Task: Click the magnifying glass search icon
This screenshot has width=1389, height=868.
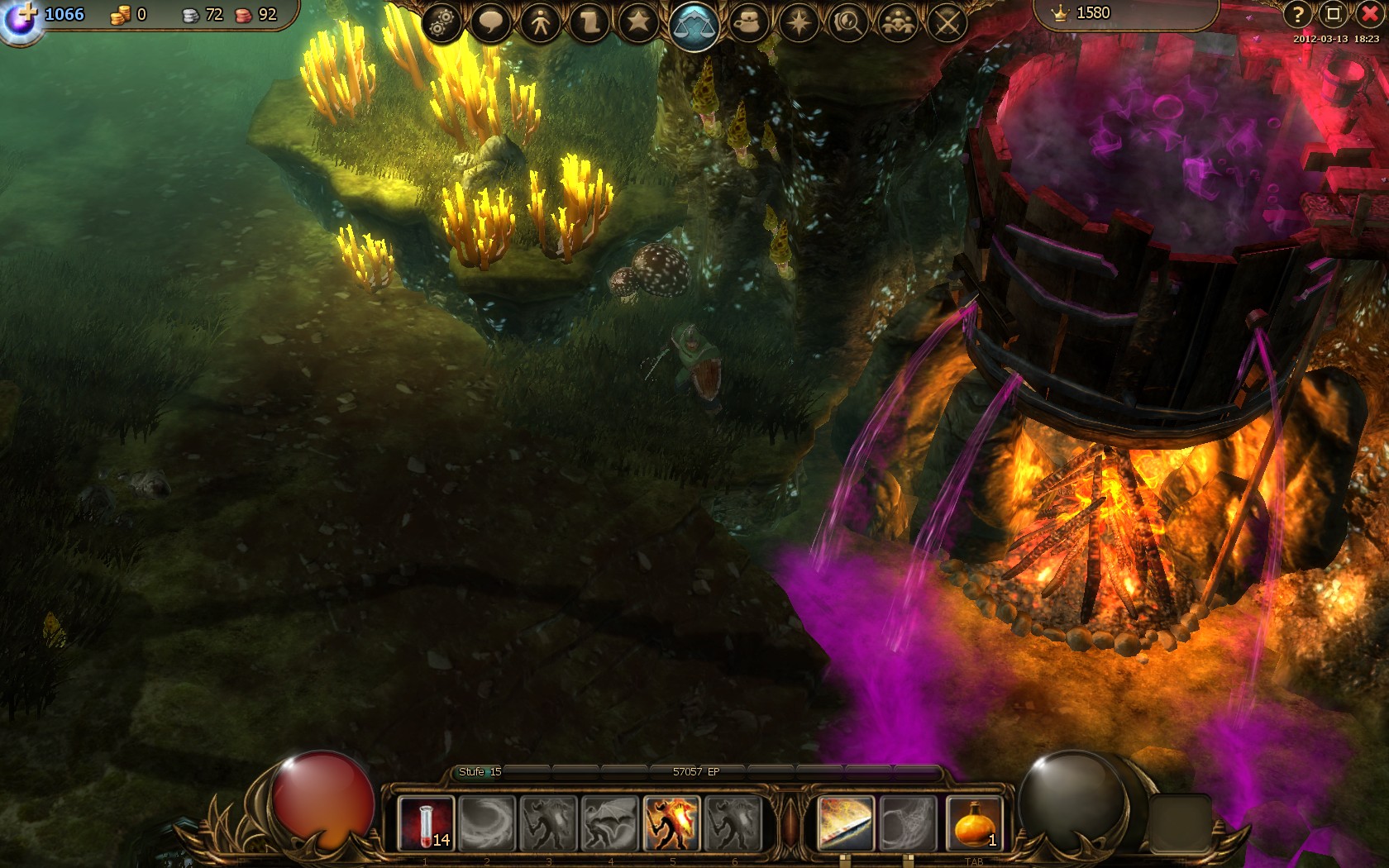Action: [x=848, y=22]
